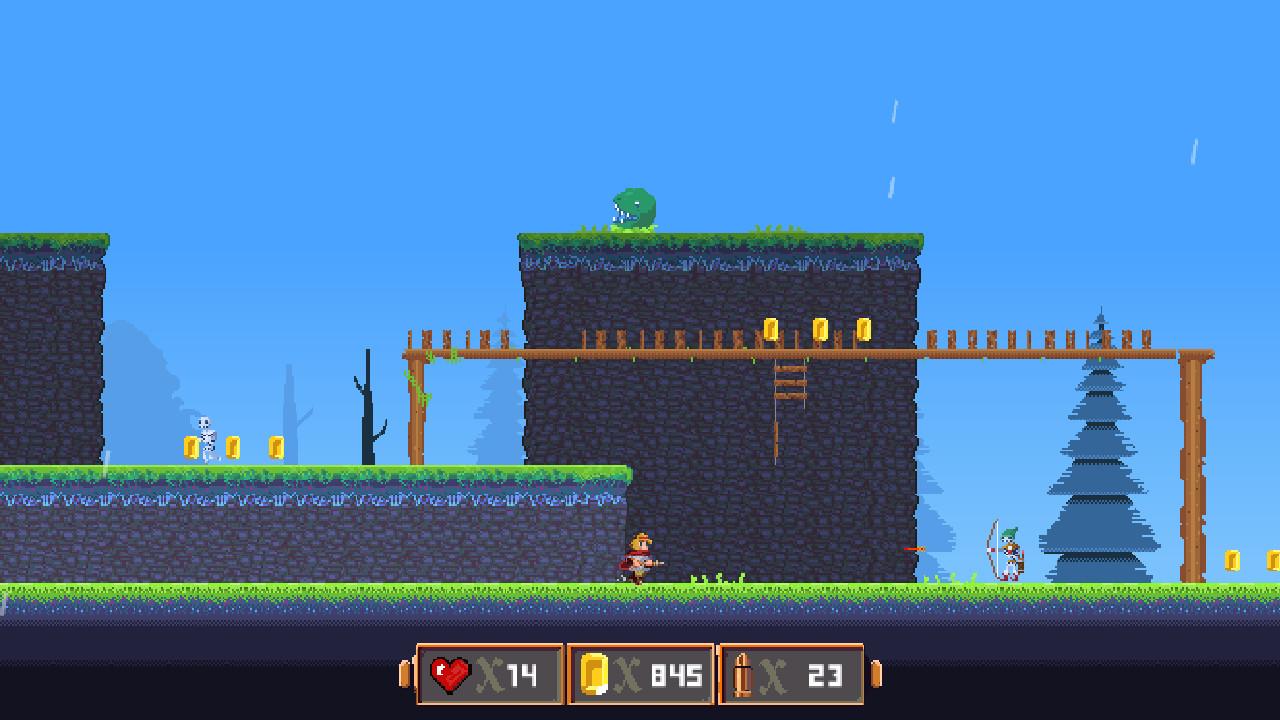Click the green slime monster on the cliff

click(x=630, y=205)
